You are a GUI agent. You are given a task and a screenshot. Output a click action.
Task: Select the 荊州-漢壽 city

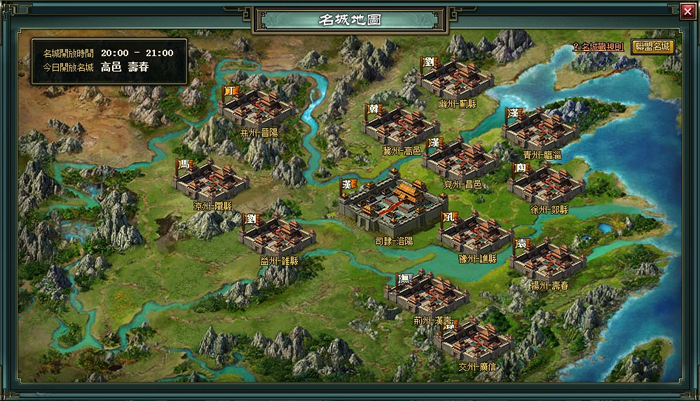(427, 293)
